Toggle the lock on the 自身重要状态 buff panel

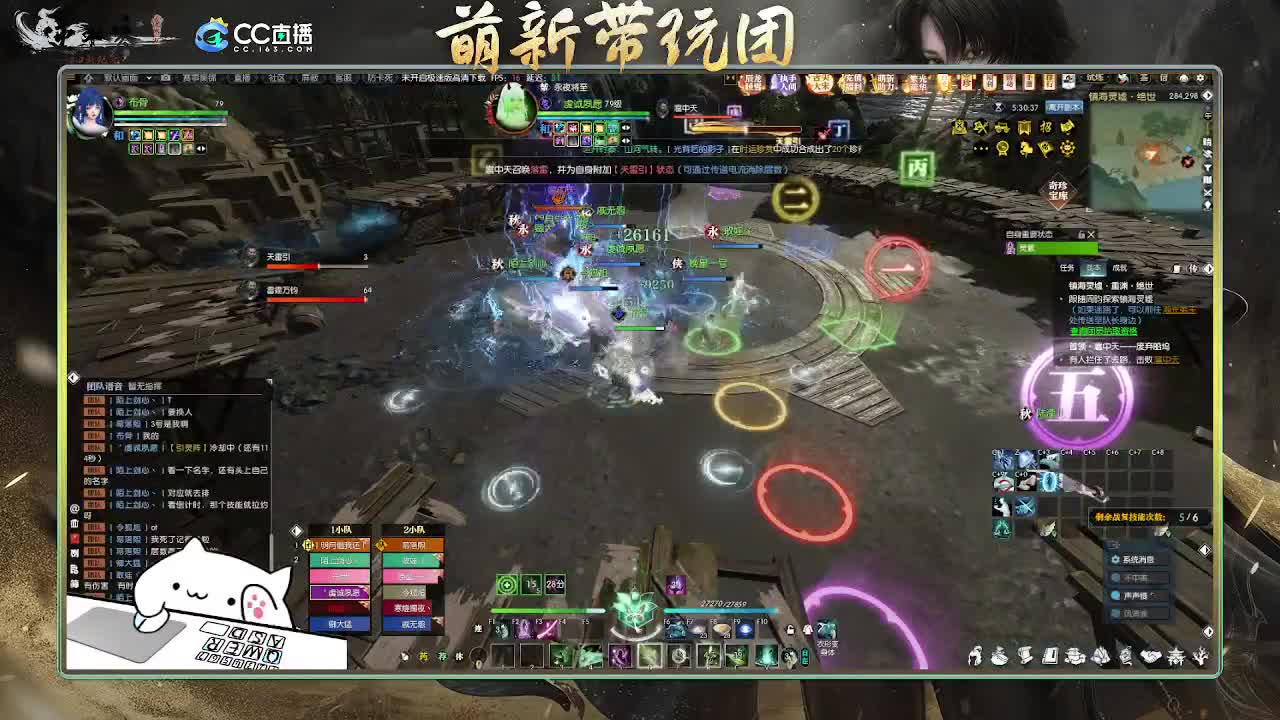click(x=1082, y=235)
